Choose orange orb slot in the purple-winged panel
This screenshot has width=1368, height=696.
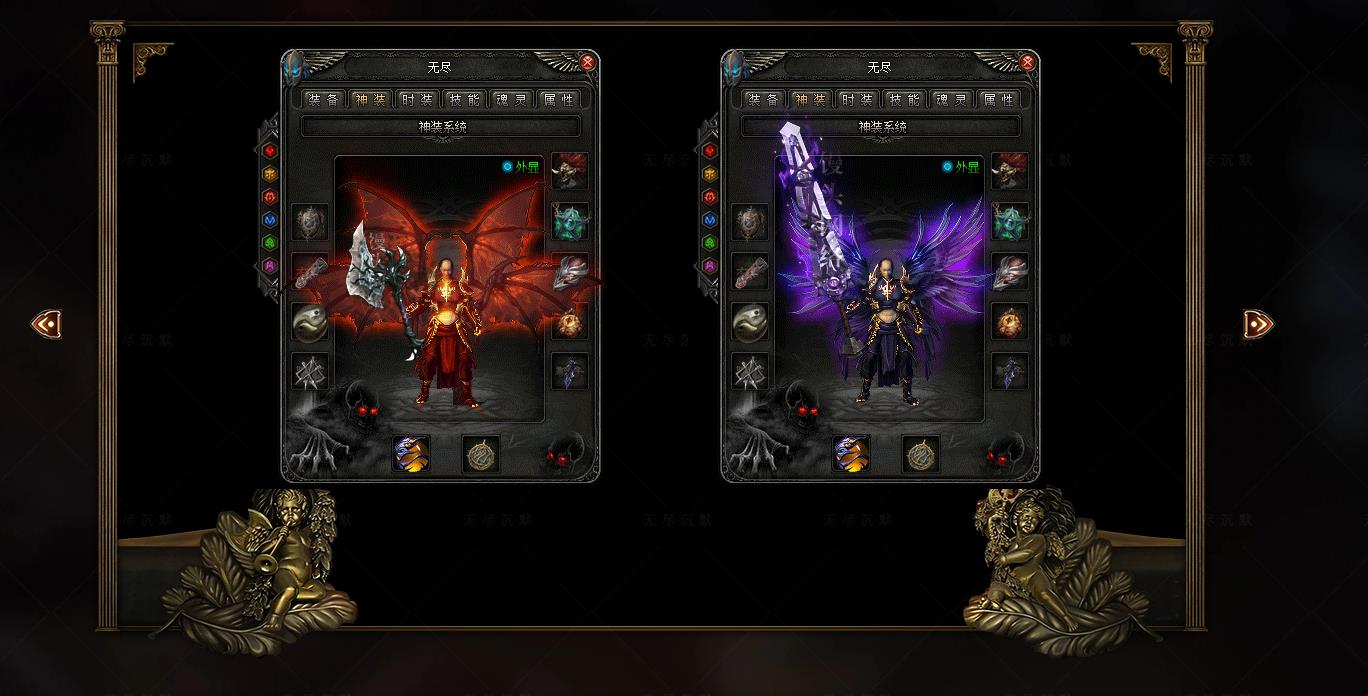pos(1010,322)
